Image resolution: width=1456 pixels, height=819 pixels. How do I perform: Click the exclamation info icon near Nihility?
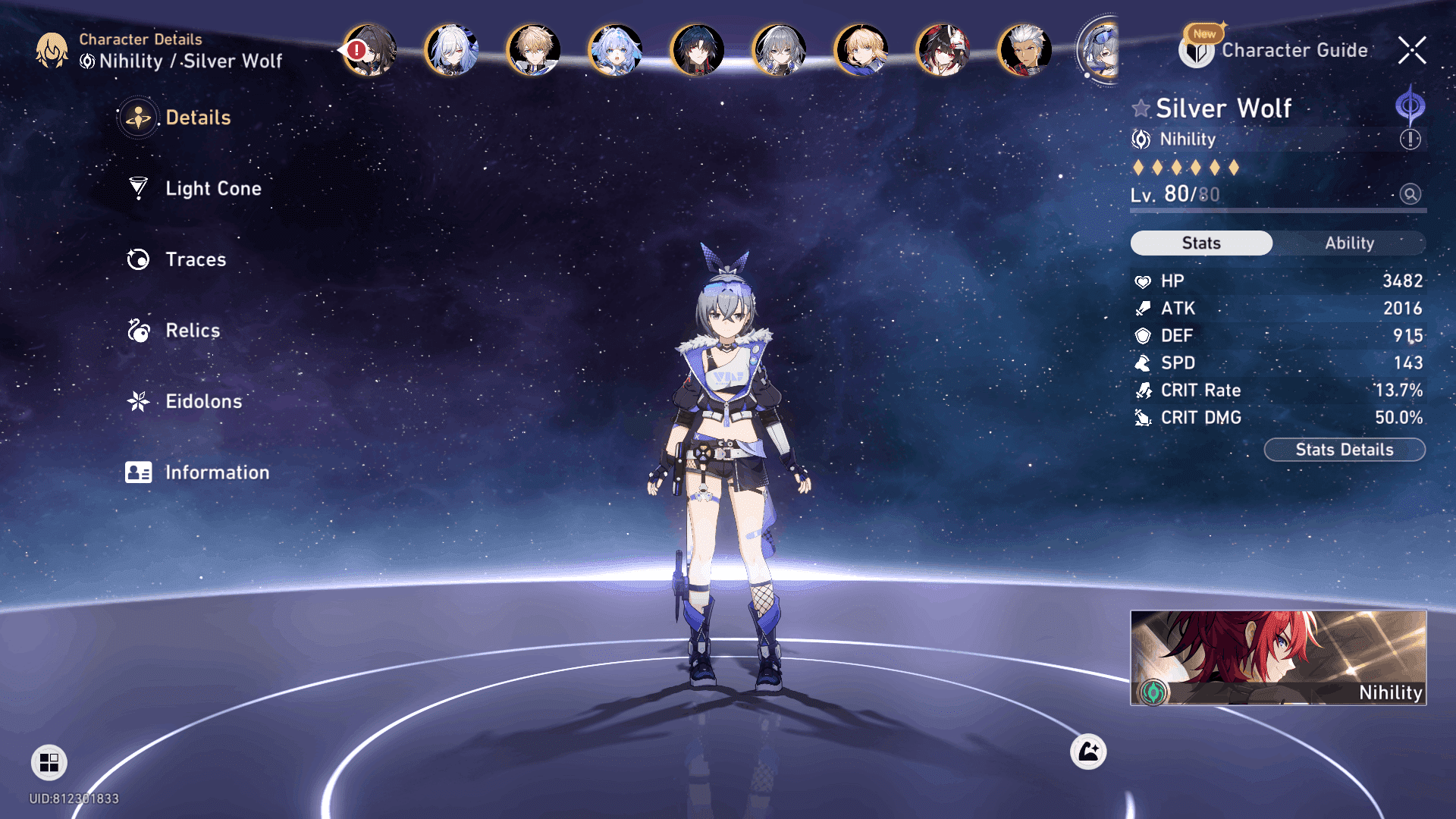tap(1410, 140)
